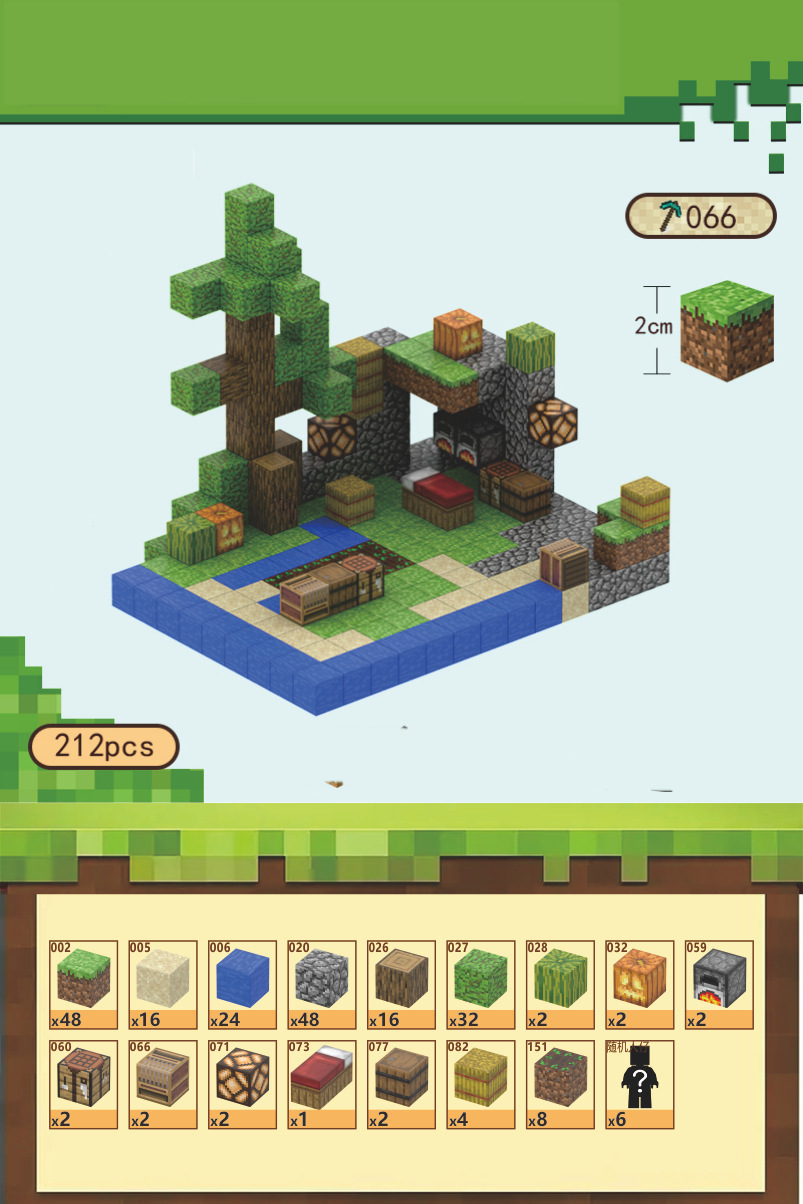This screenshot has width=803, height=1204.
Task: Pick the redstone lamp block tile
Action: (243, 1085)
